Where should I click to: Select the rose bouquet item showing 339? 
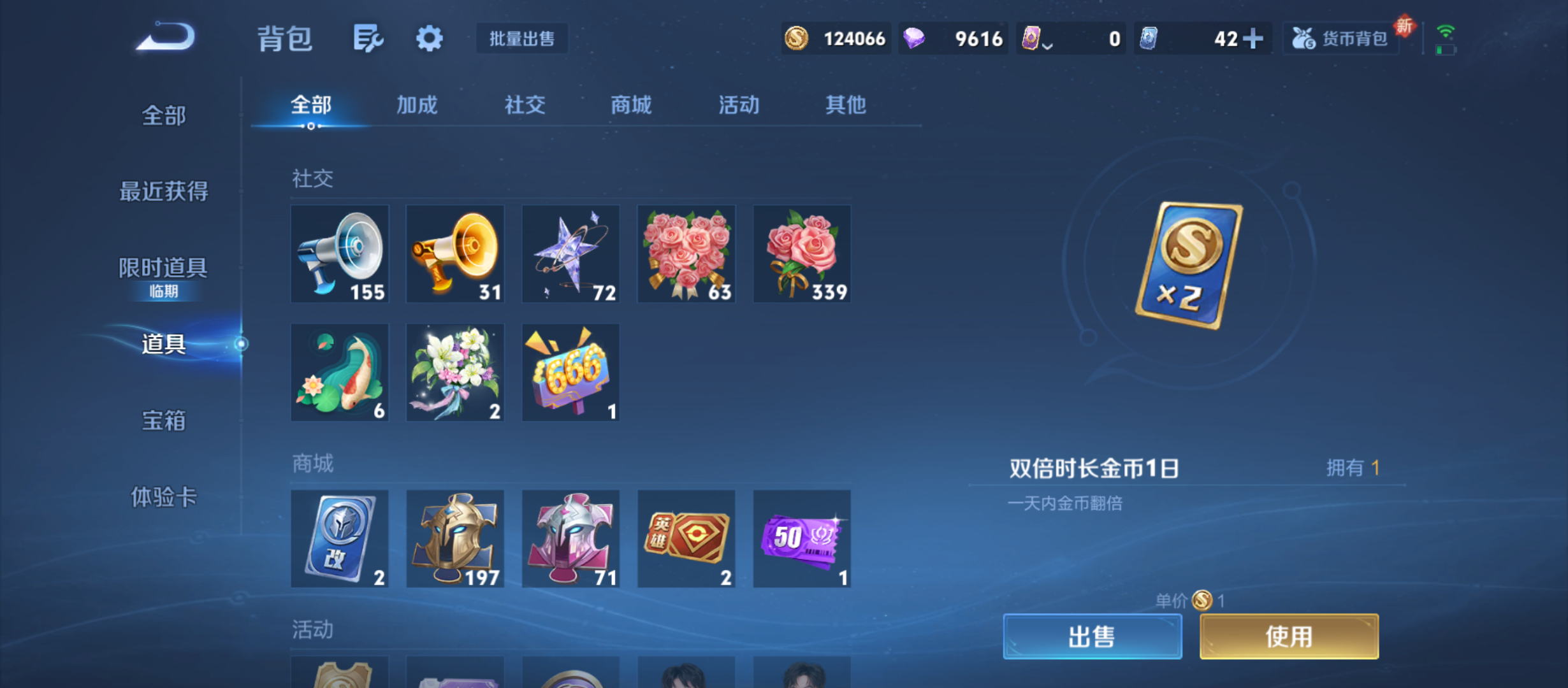point(801,254)
